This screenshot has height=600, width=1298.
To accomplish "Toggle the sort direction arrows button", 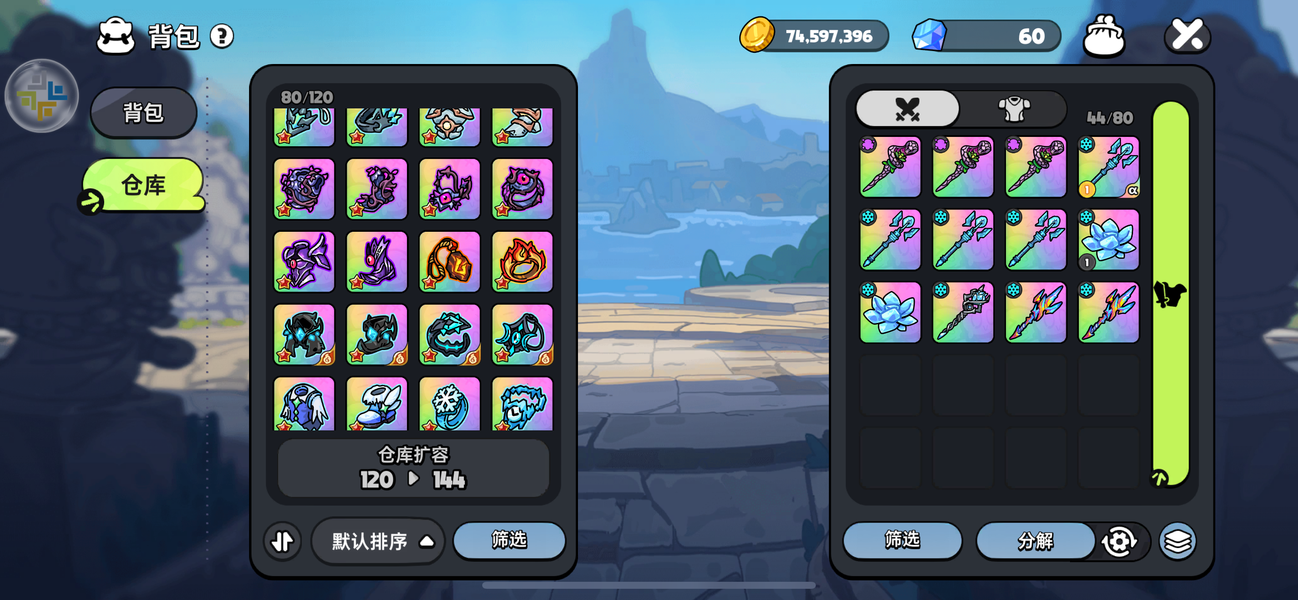I will [x=283, y=541].
